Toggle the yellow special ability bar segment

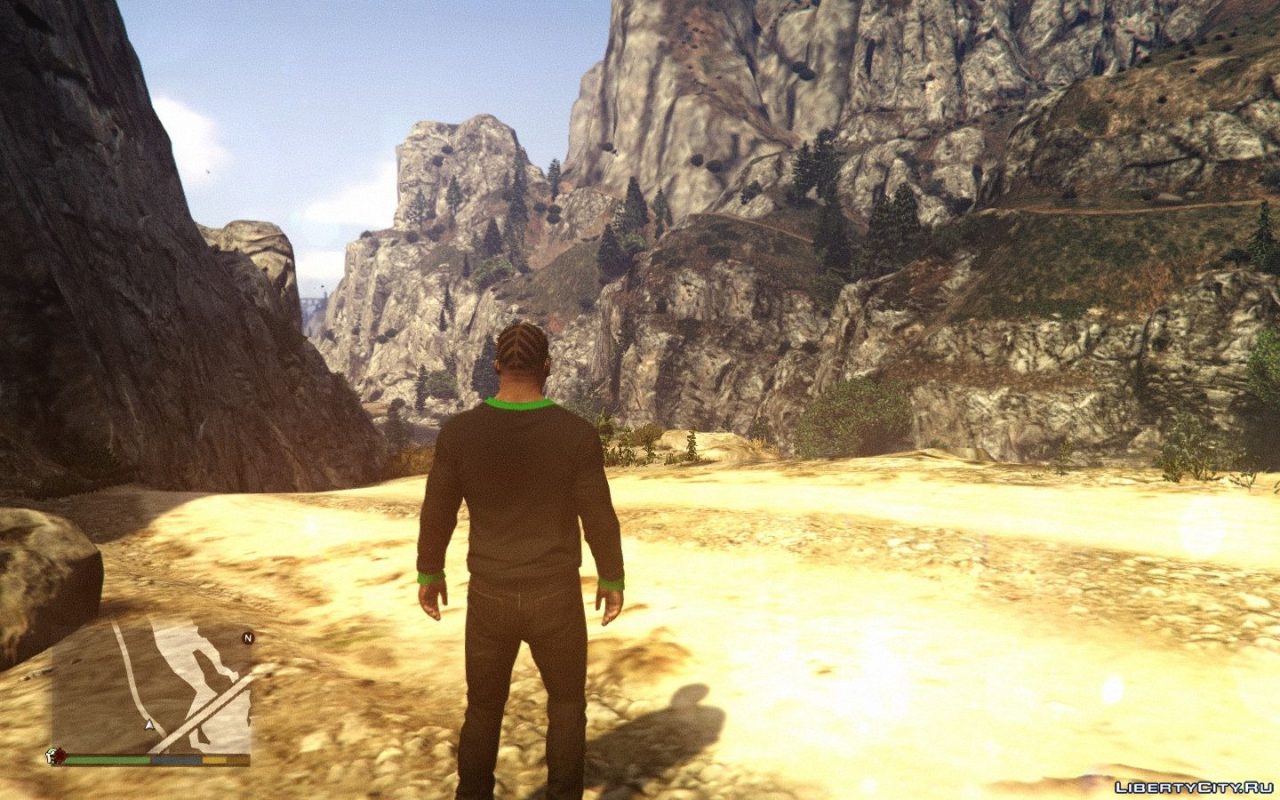(x=214, y=759)
